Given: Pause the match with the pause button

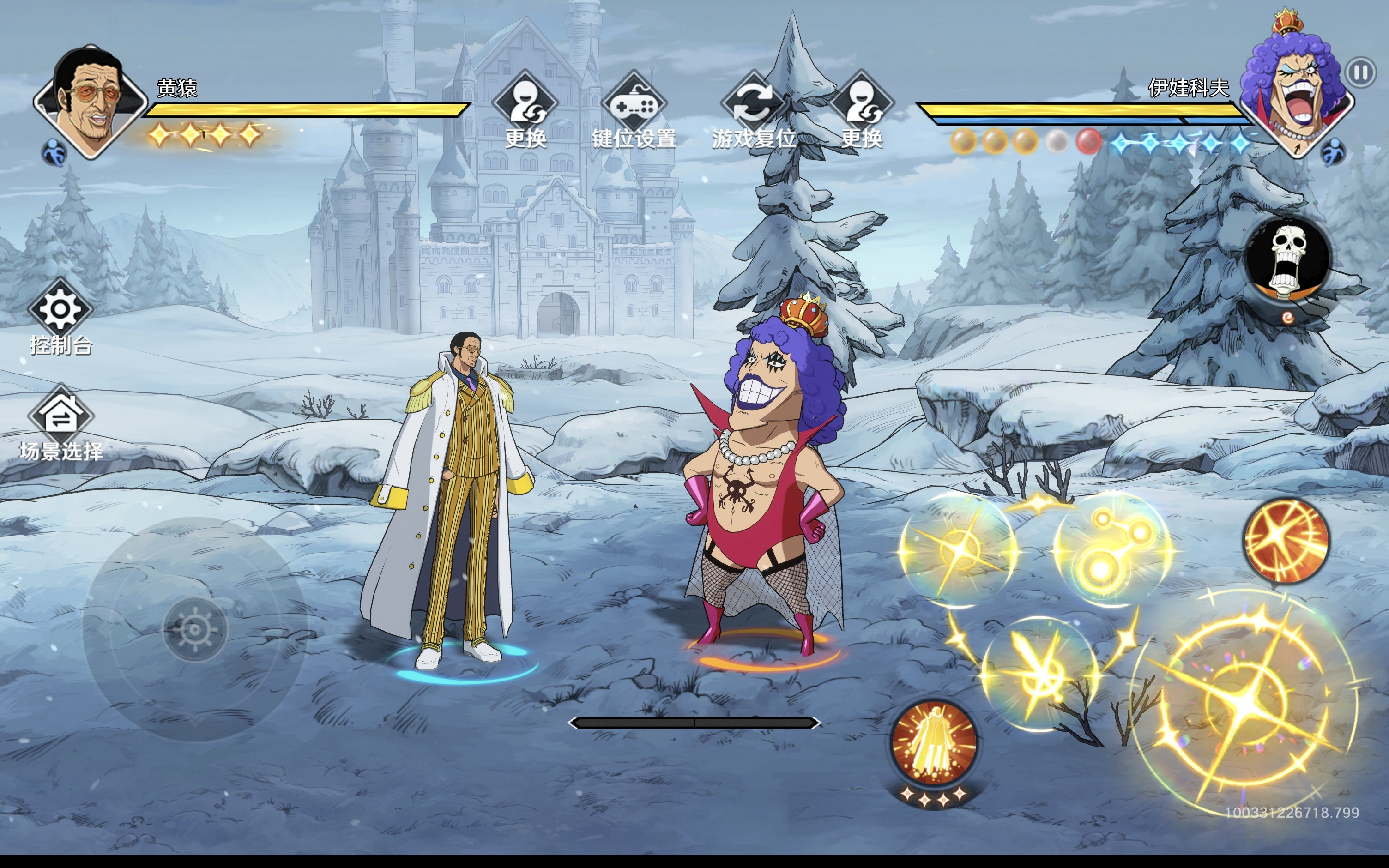Looking at the screenshot, I should (1360, 73).
